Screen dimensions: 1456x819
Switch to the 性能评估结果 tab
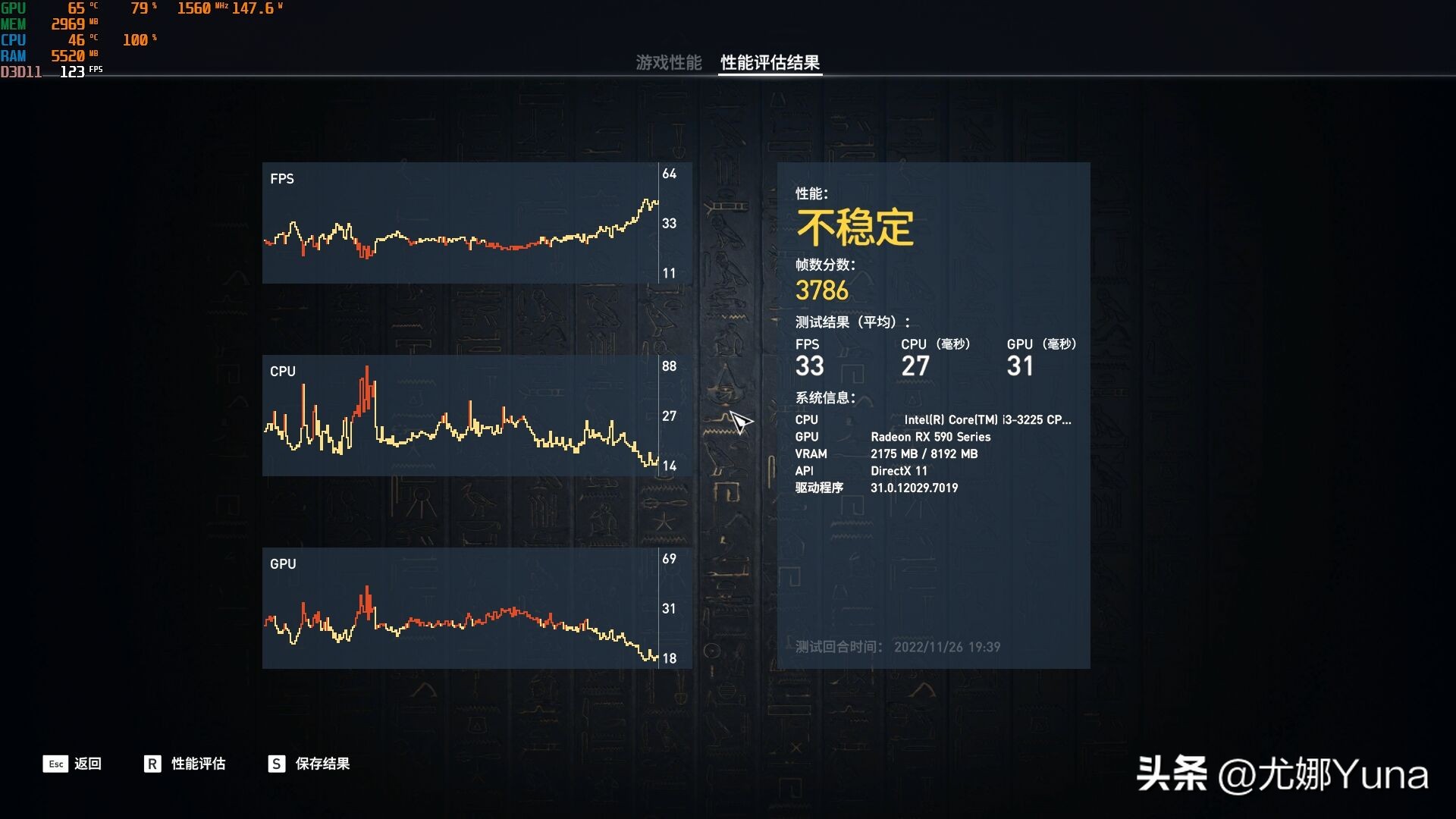click(769, 64)
